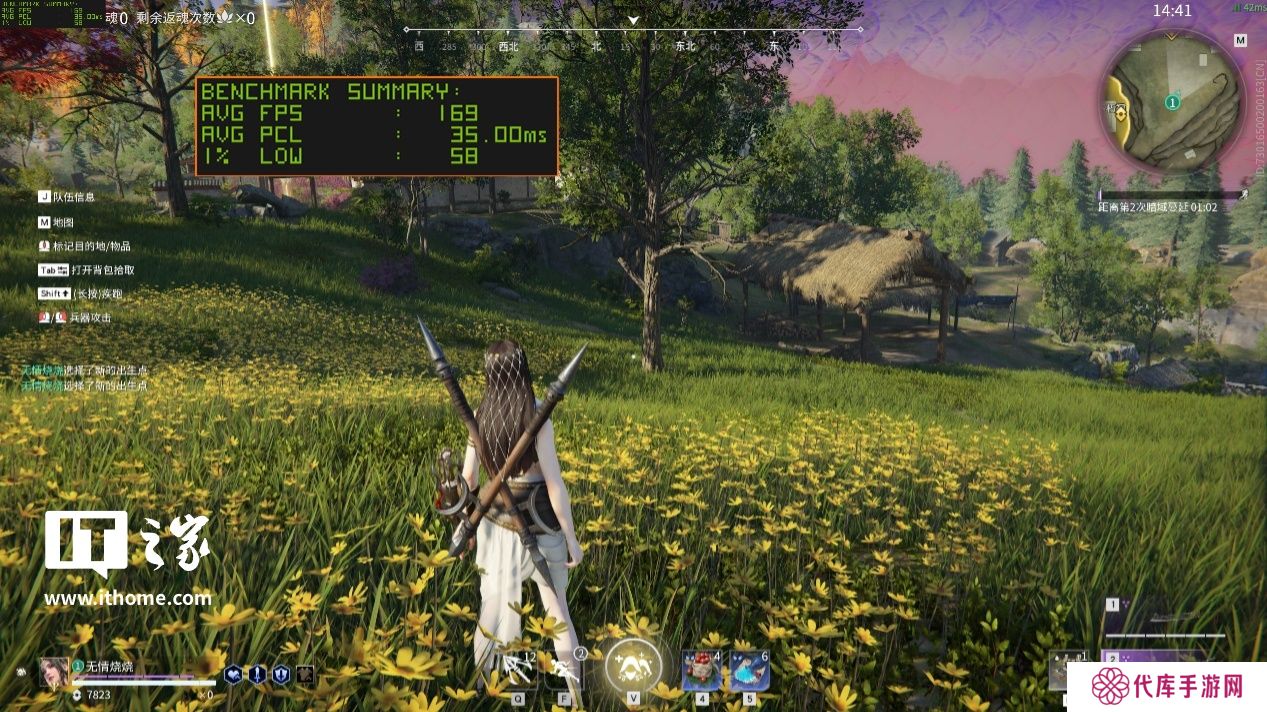Click the green player marker on the minimap
The height and width of the screenshot is (712, 1267).
coord(1173,102)
